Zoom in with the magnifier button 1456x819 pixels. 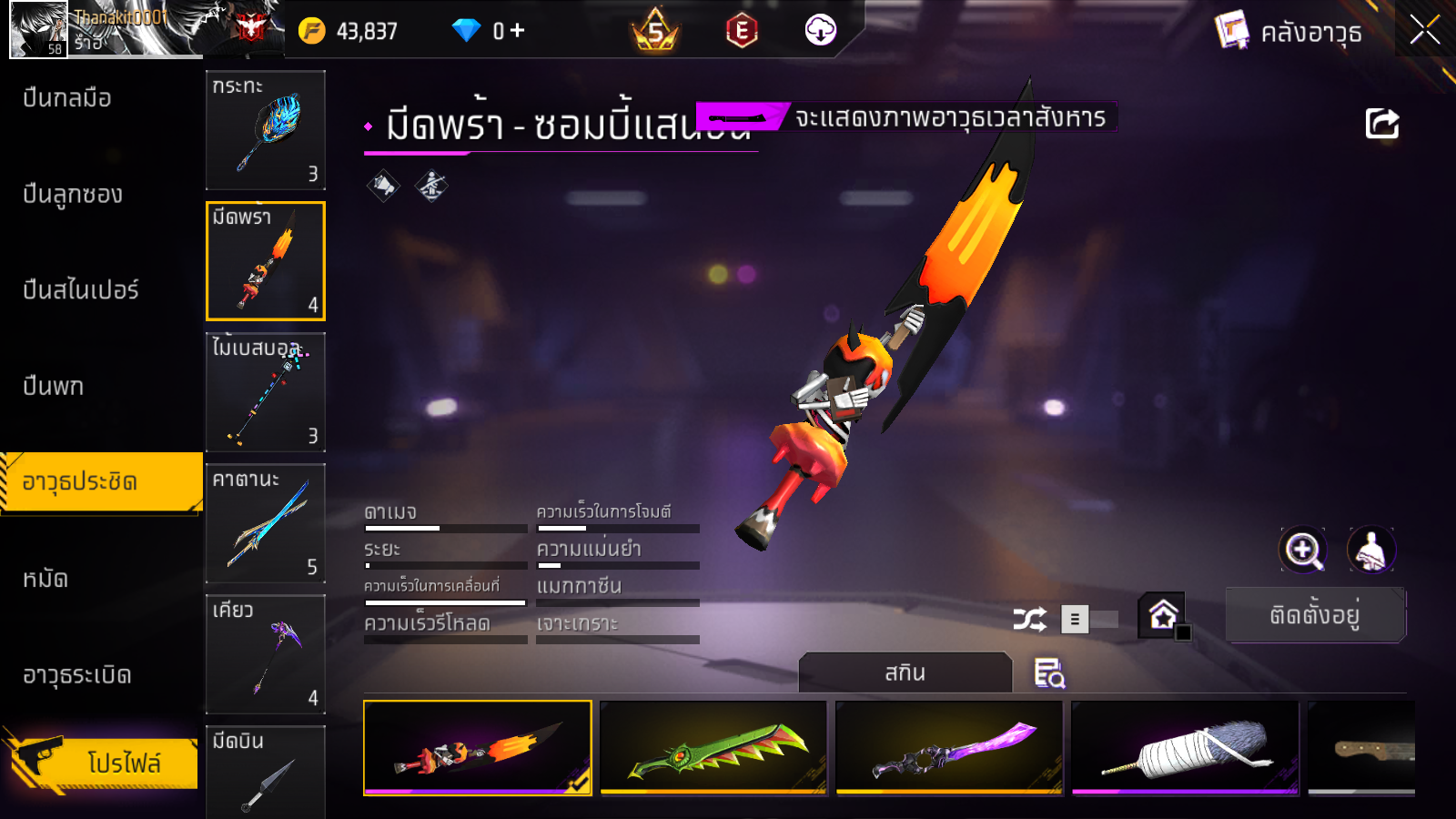tap(1303, 550)
